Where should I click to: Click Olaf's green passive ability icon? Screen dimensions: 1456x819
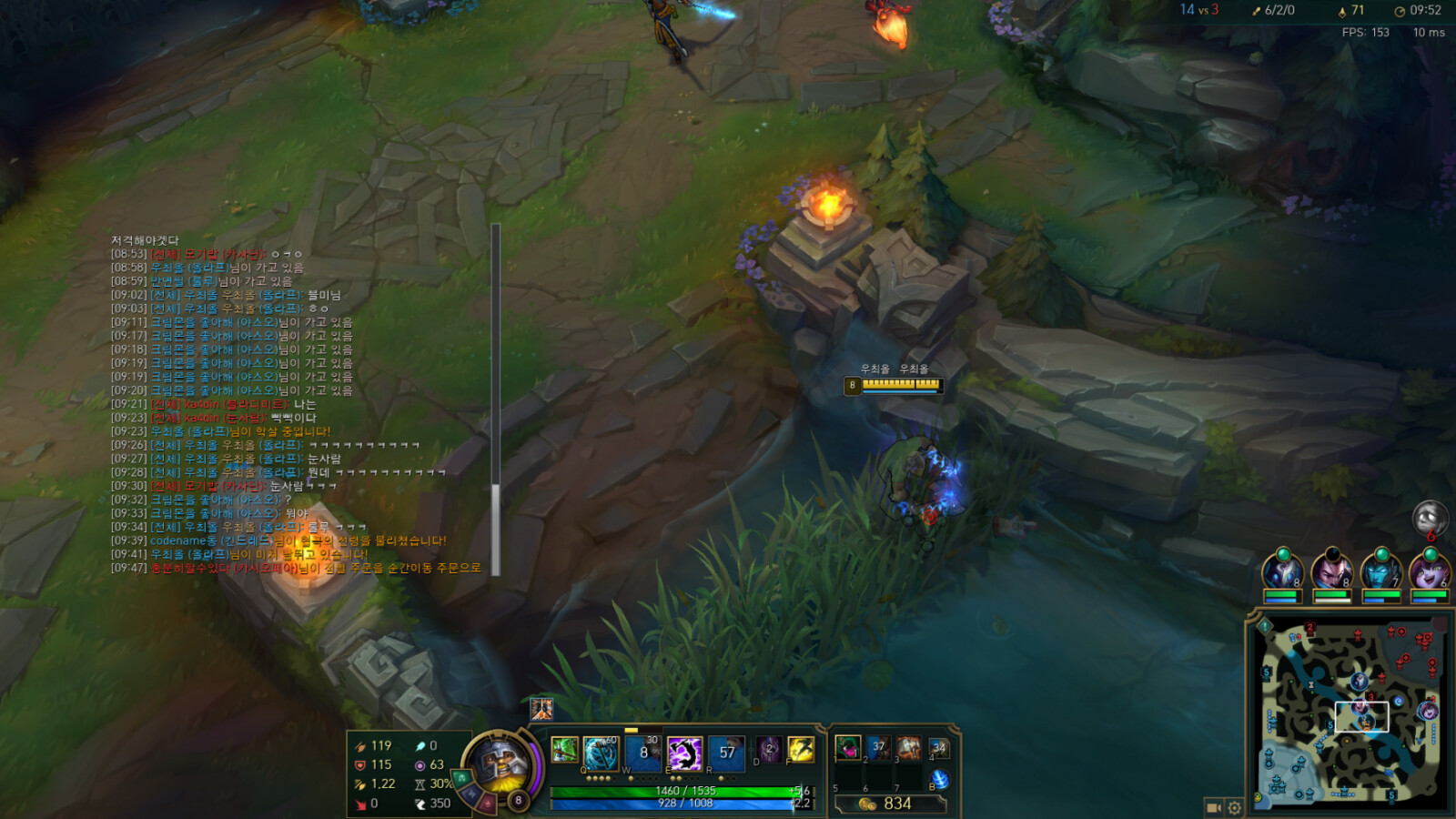coord(564,750)
